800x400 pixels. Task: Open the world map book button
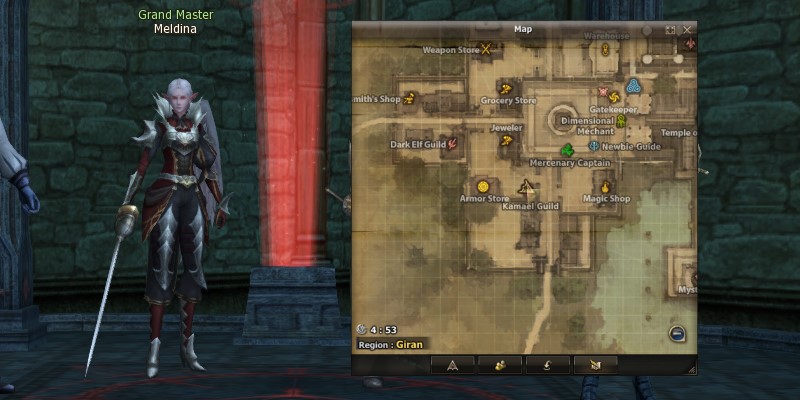pos(596,365)
